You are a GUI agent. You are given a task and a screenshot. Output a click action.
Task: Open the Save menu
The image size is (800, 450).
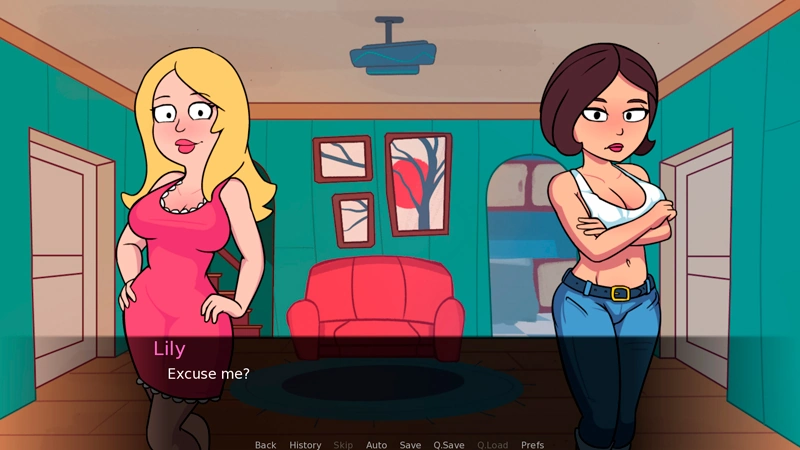pyautogui.click(x=410, y=445)
